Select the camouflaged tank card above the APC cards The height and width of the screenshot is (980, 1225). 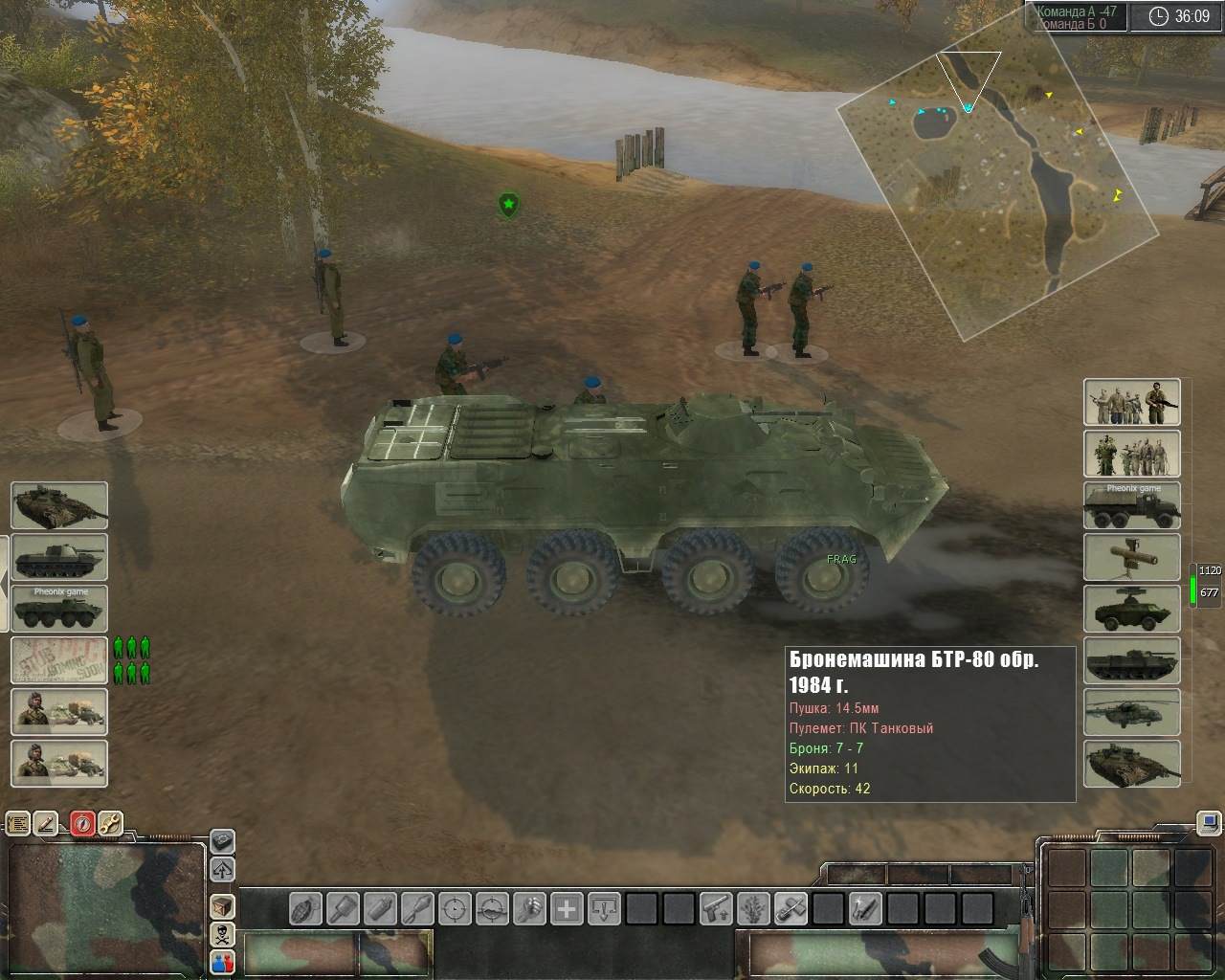click(x=59, y=505)
